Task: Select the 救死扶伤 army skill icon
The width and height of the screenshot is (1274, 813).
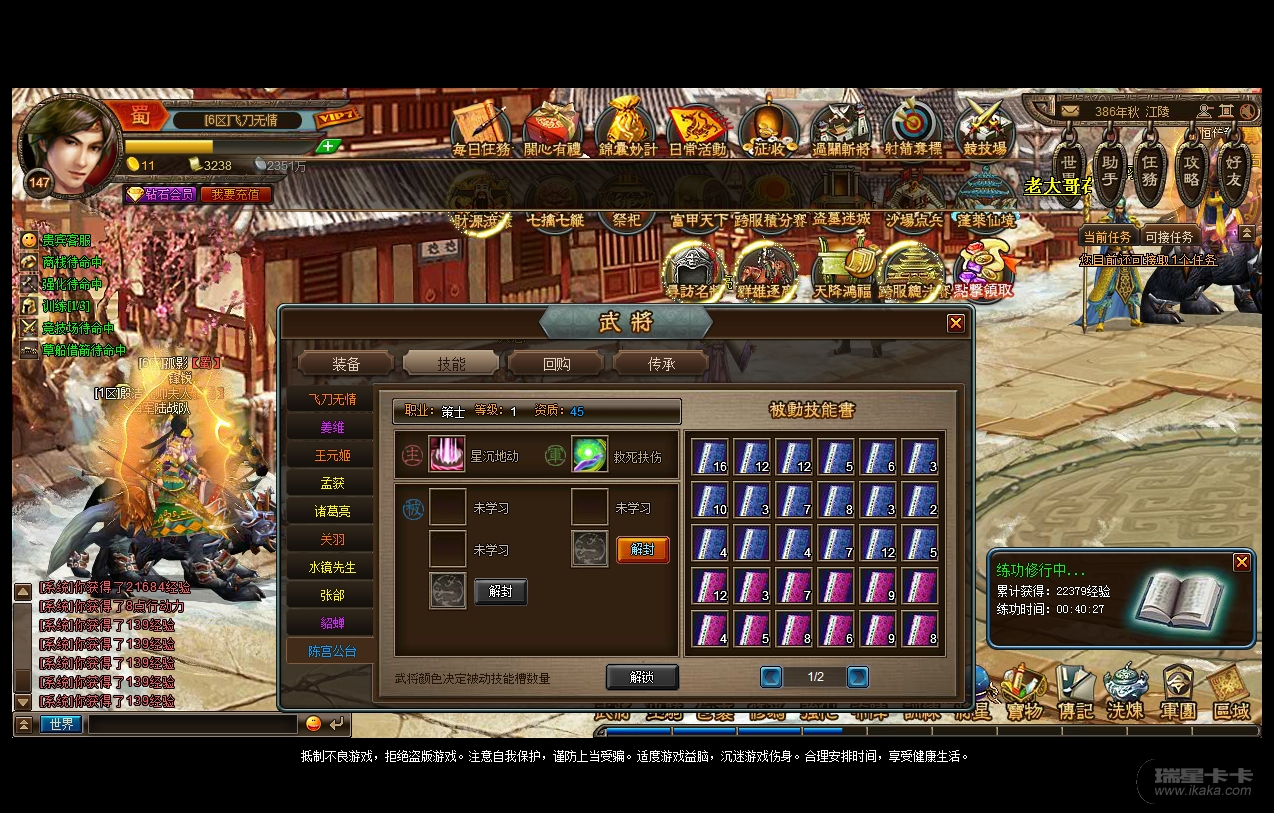Action: click(589, 454)
